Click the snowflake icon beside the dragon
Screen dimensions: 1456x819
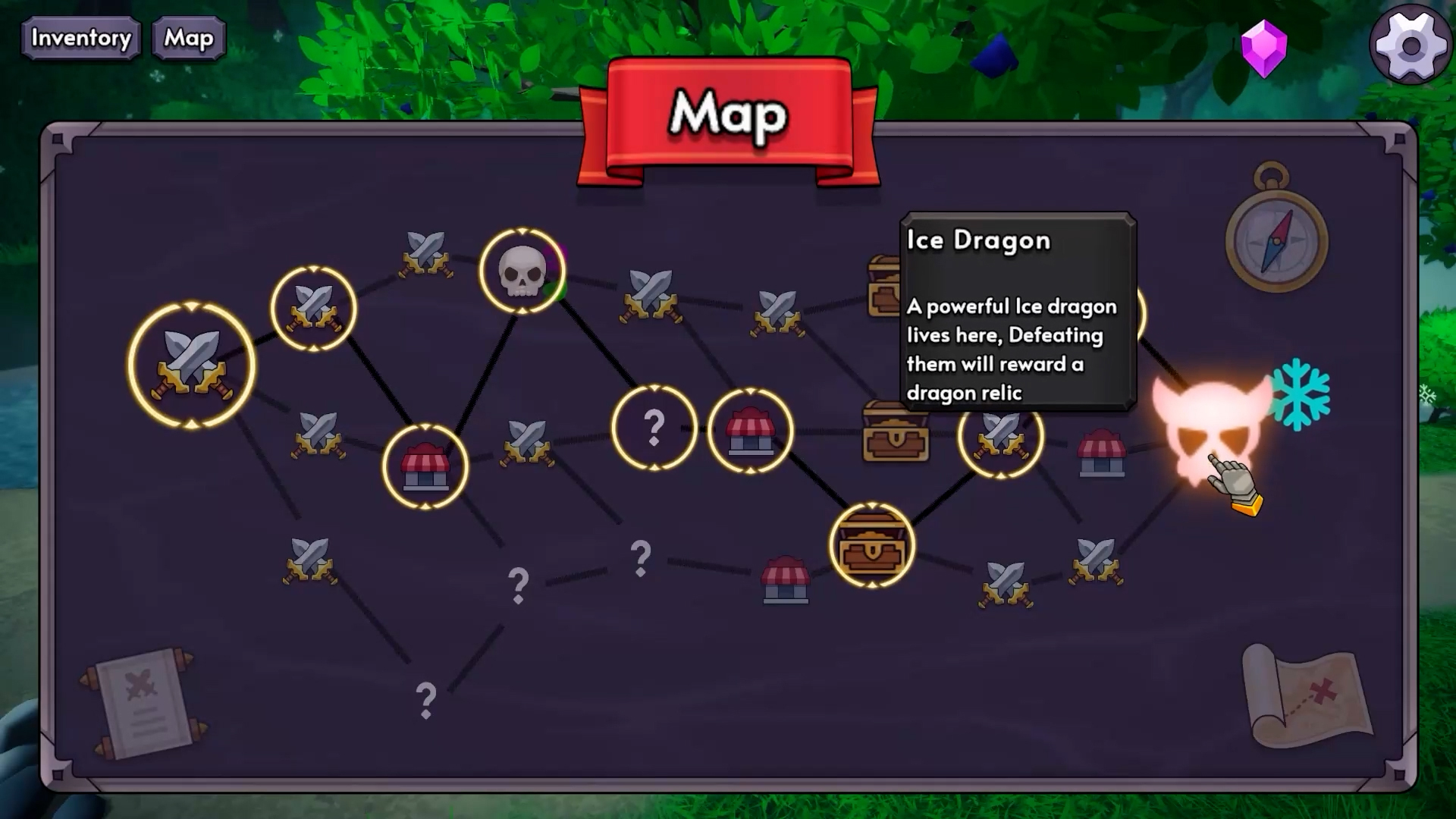1300,394
